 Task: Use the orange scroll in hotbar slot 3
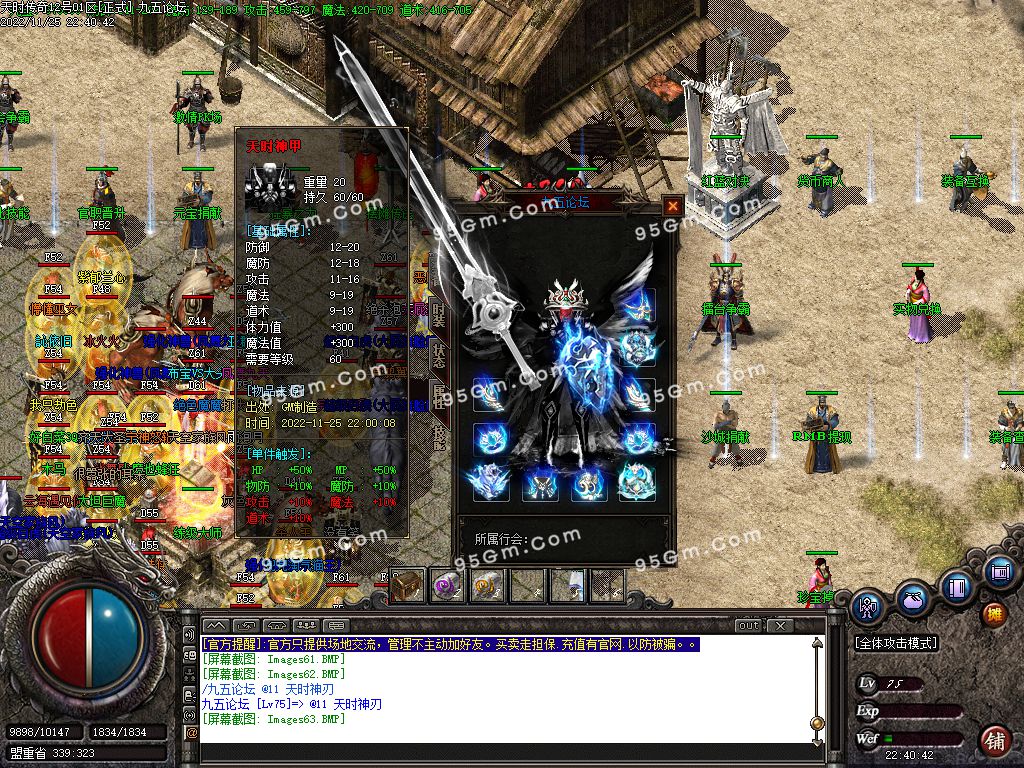pos(487,586)
